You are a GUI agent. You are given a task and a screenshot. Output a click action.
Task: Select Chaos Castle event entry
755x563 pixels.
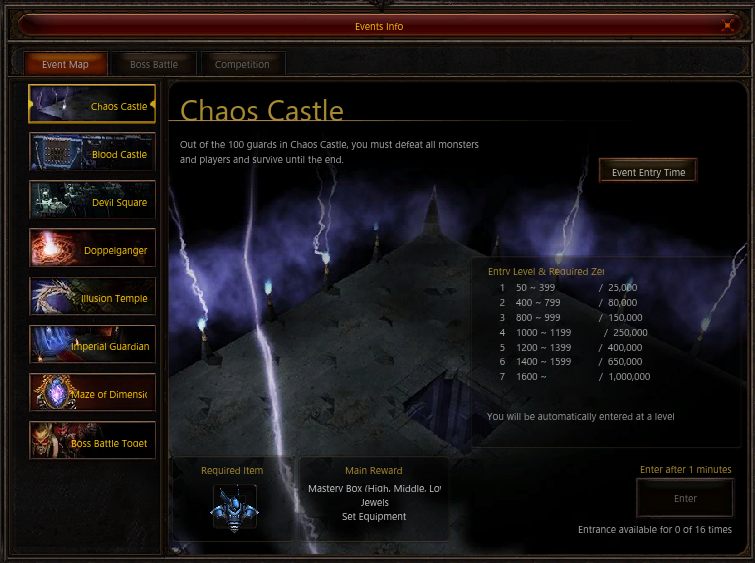click(x=92, y=105)
